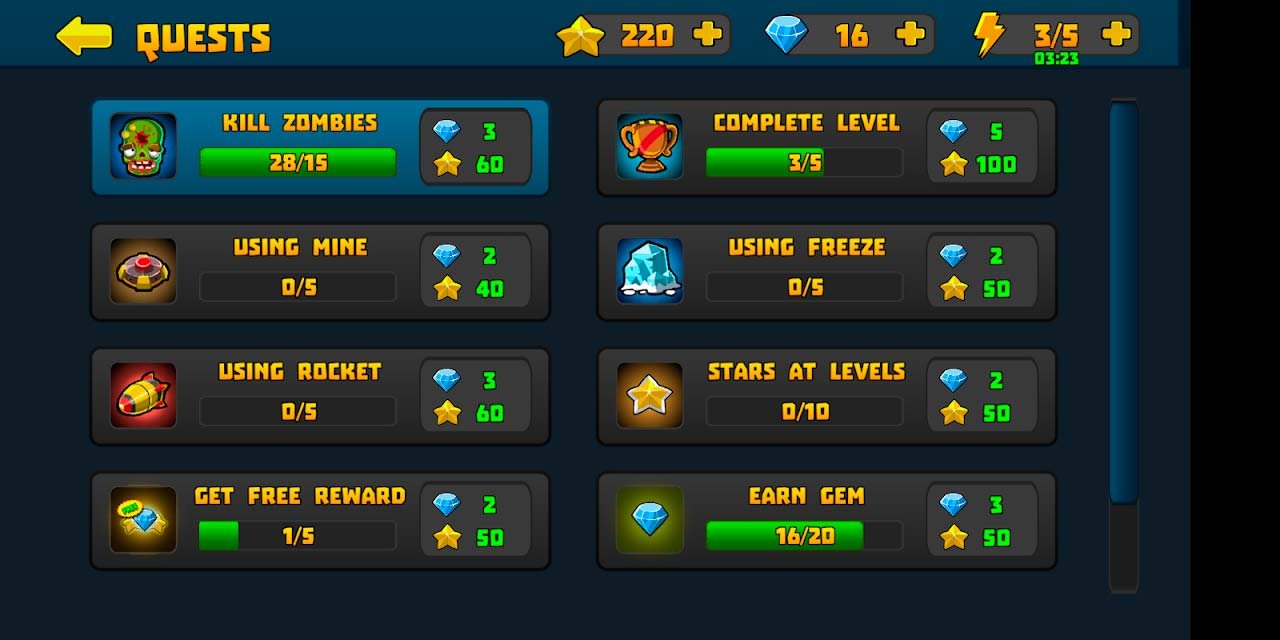Add more stars with the plus button
The height and width of the screenshot is (640, 1280).
coord(707,35)
